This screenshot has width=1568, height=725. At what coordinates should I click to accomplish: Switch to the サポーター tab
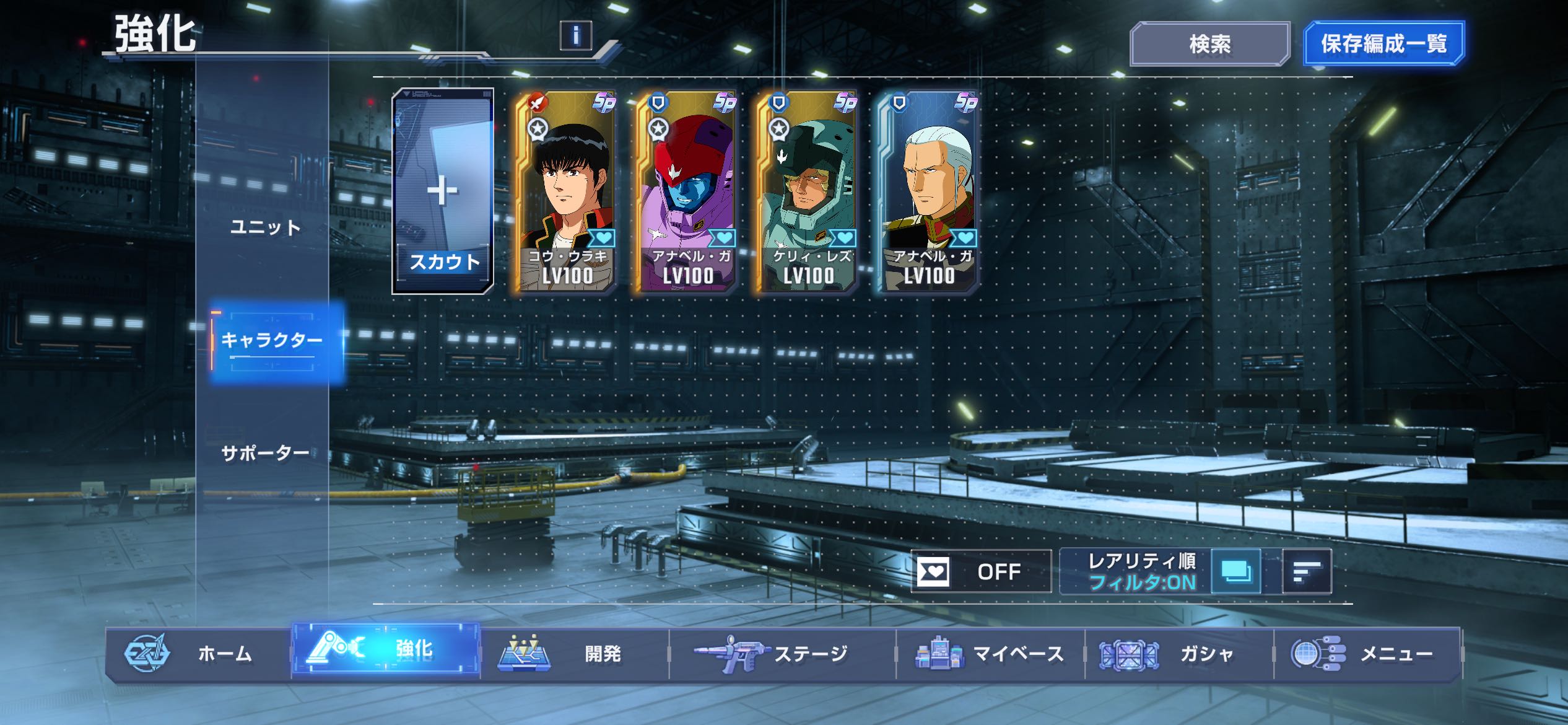(265, 454)
